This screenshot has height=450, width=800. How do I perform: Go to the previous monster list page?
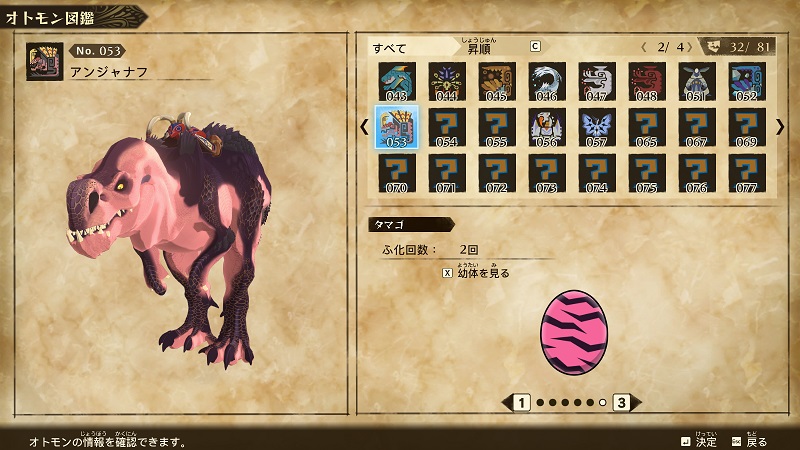click(363, 126)
